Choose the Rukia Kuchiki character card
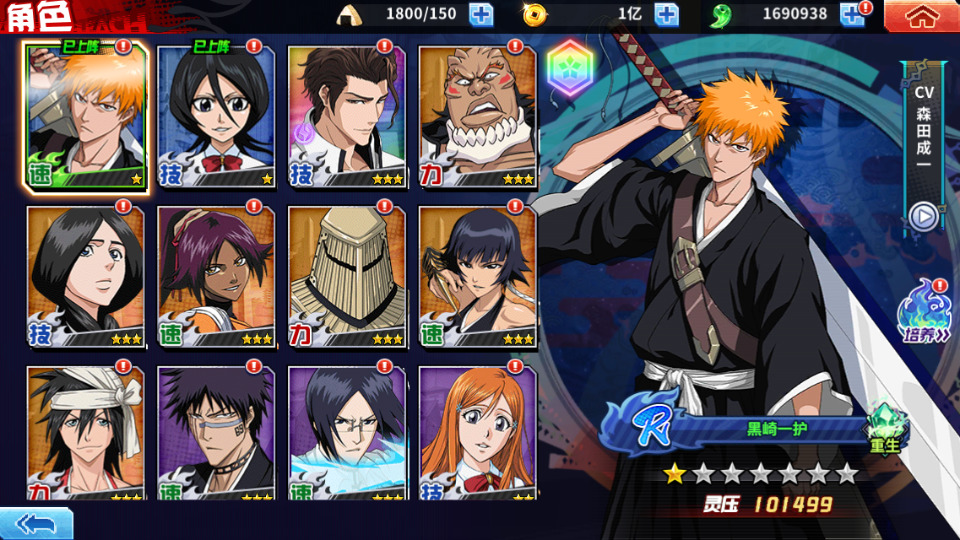The image size is (960, 540). click(x=216, y=115)
